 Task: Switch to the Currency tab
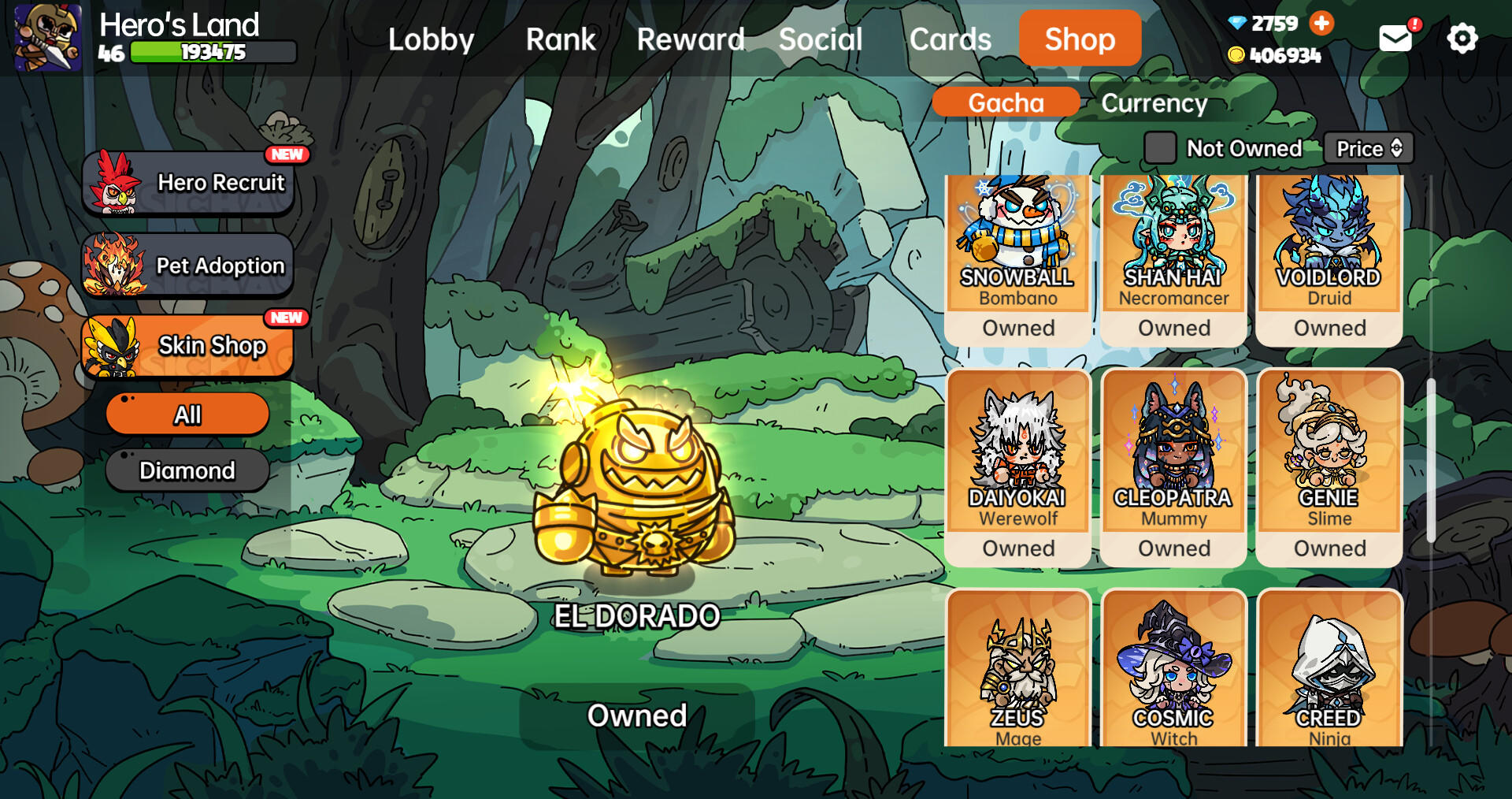[x=1154, y=102]
